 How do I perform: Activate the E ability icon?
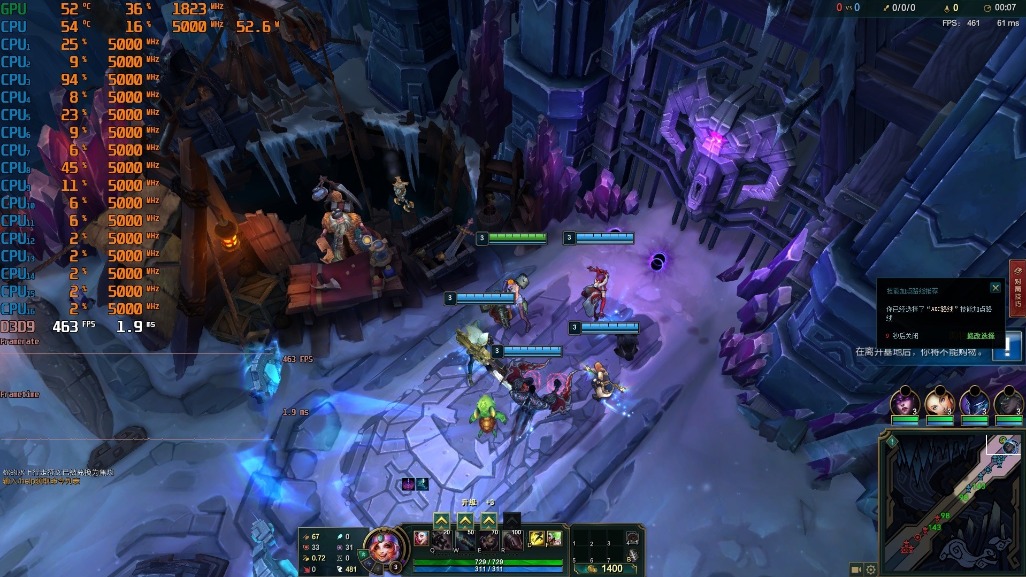point(489,541)
